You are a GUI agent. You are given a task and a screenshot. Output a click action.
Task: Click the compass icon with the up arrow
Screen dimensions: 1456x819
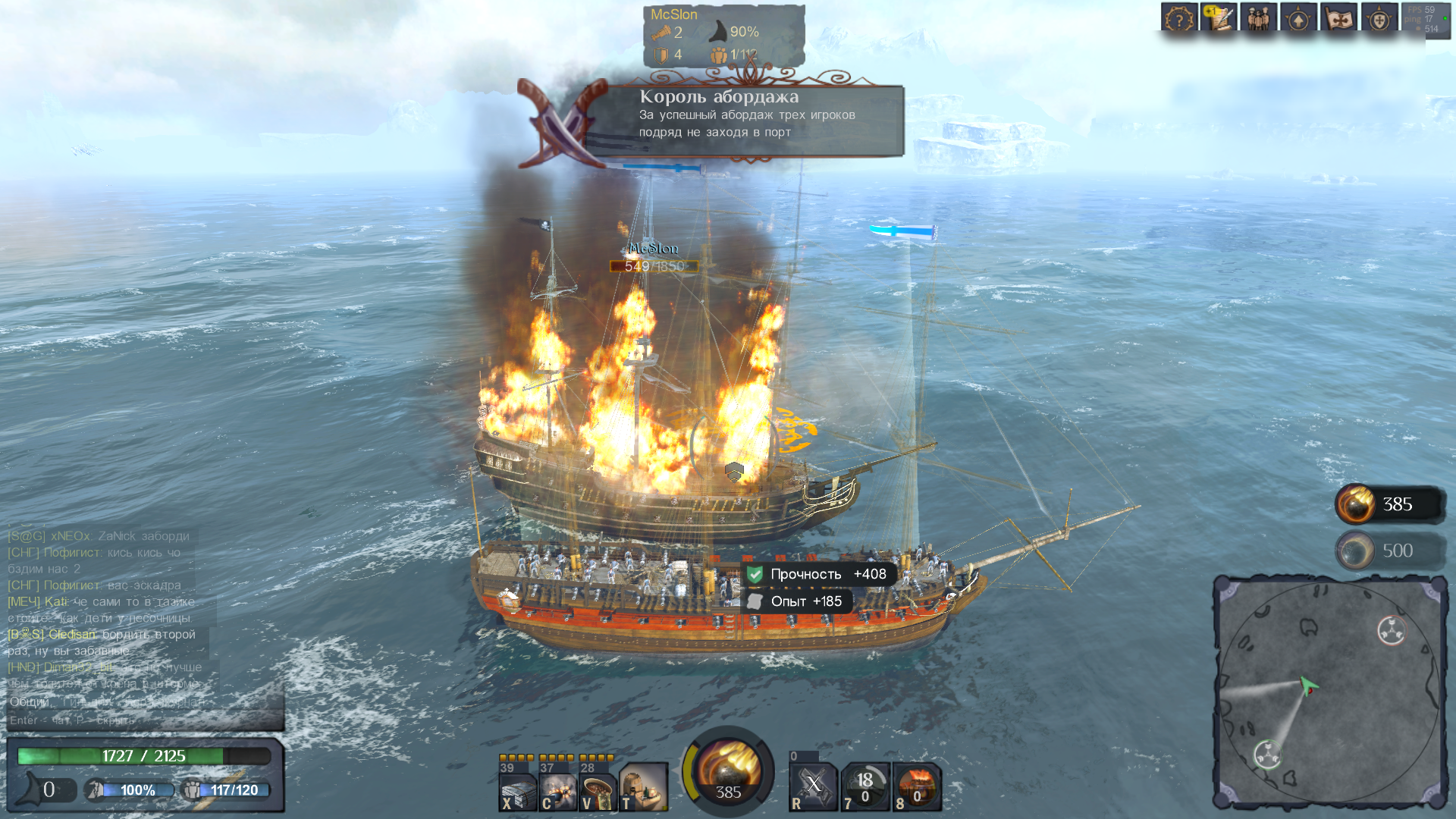coord(1298,18)
